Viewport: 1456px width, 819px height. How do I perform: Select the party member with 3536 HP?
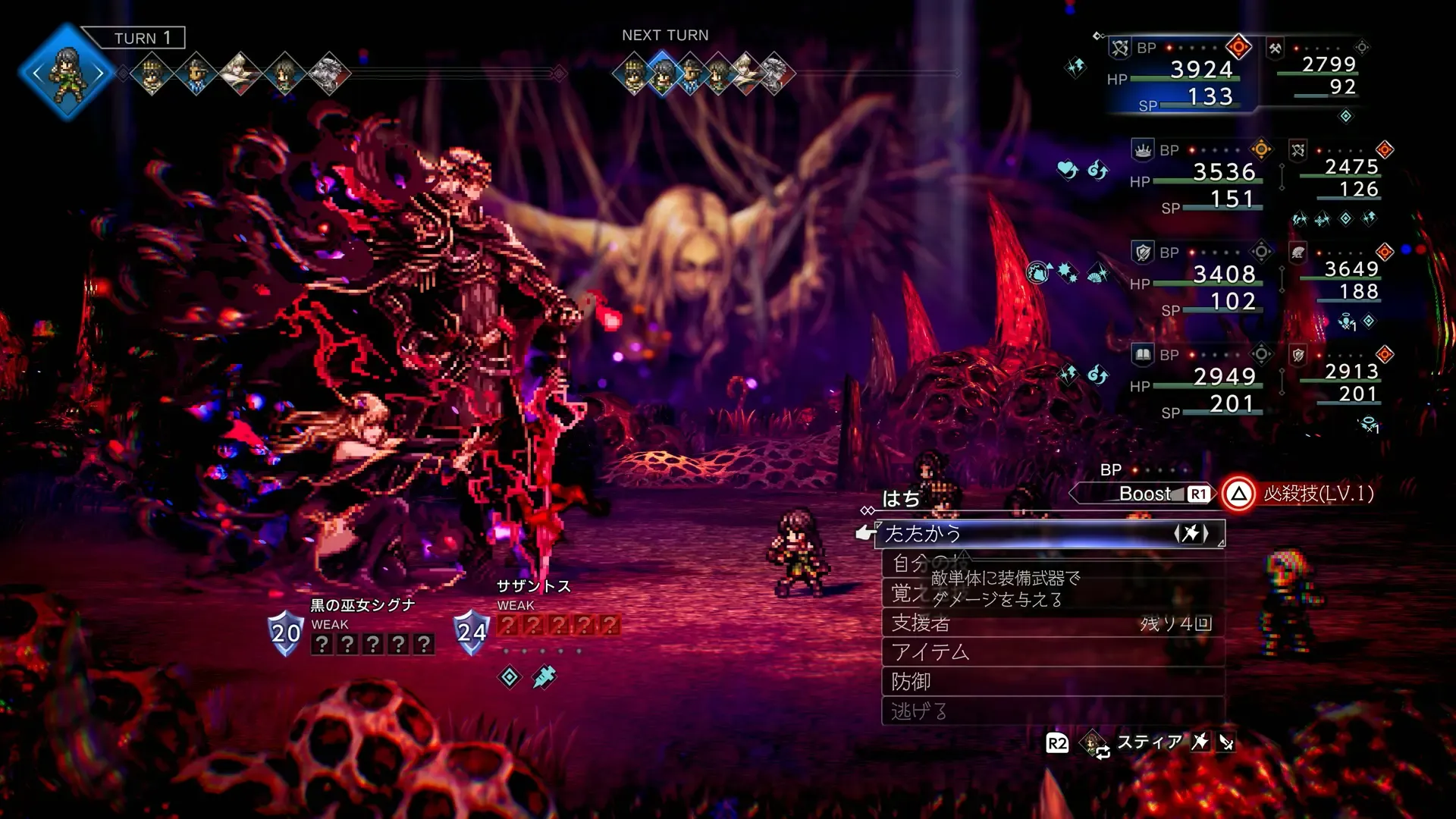(1223, 173)
